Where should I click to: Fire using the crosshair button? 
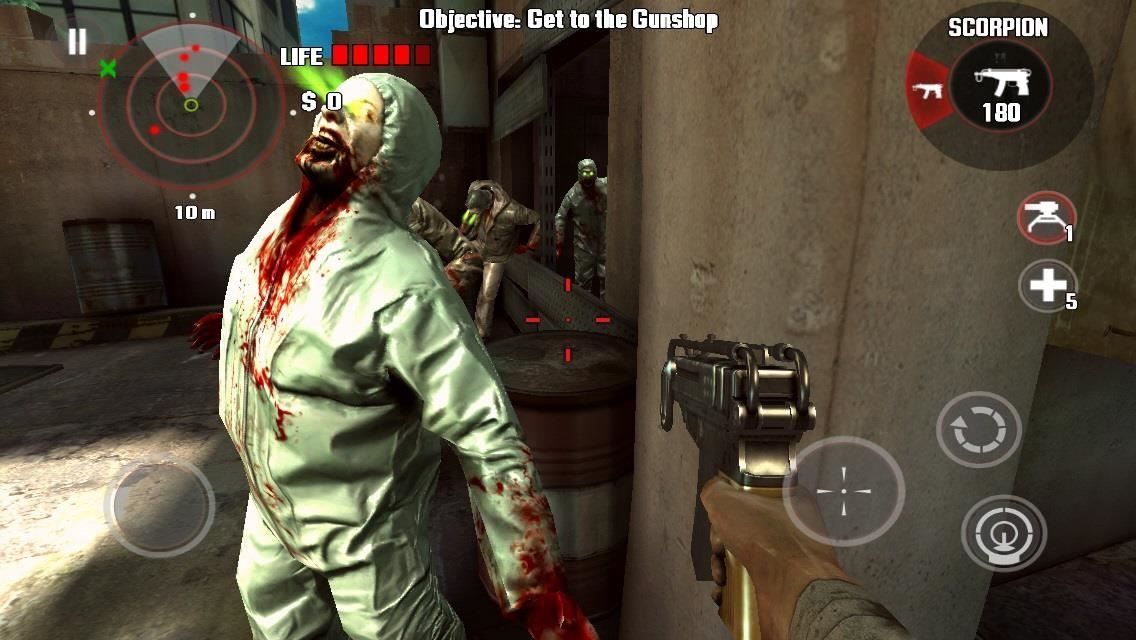click(x=842, y=490)
